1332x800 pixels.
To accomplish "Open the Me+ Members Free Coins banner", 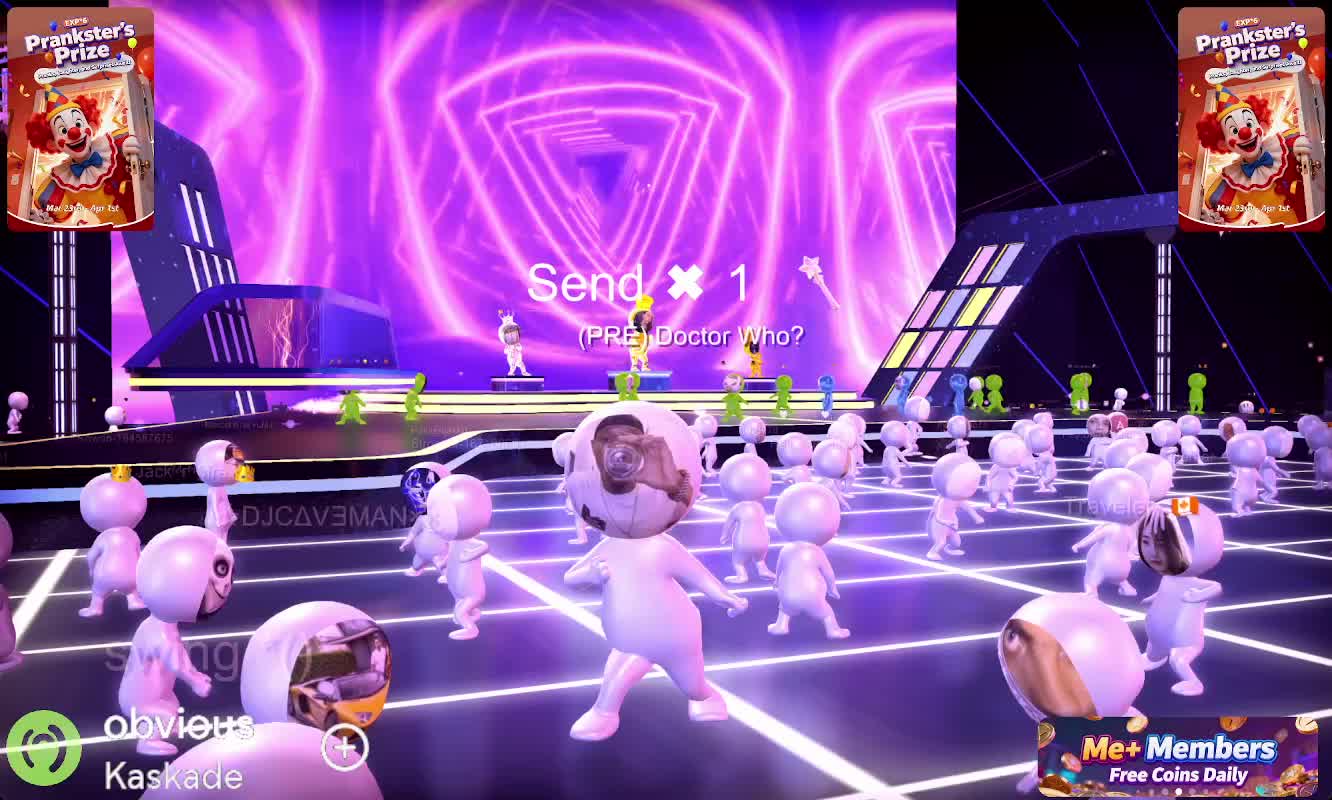I will [x=1169, y=757].
